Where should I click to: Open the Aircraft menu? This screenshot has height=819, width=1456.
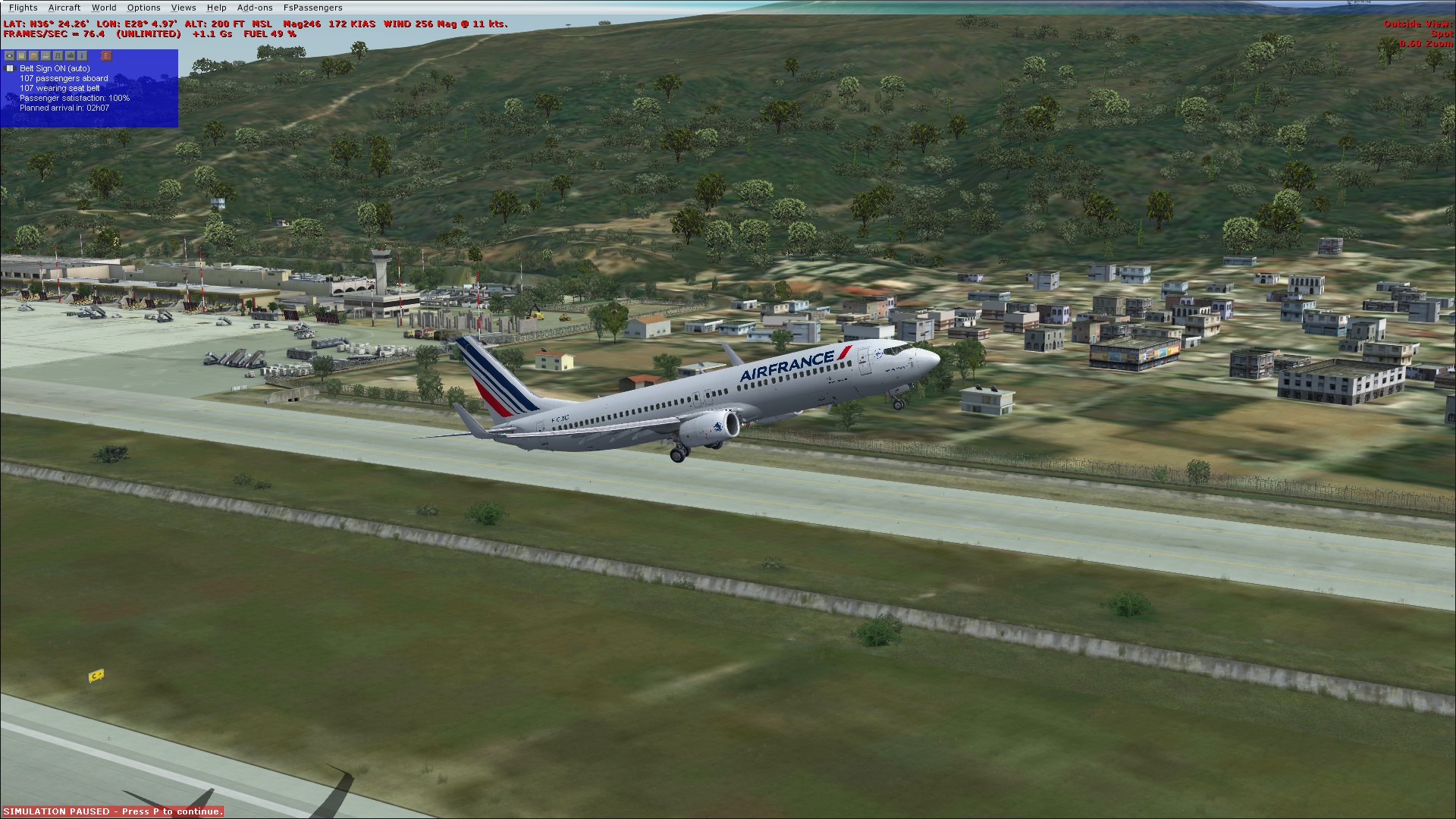tap(64, 8)
